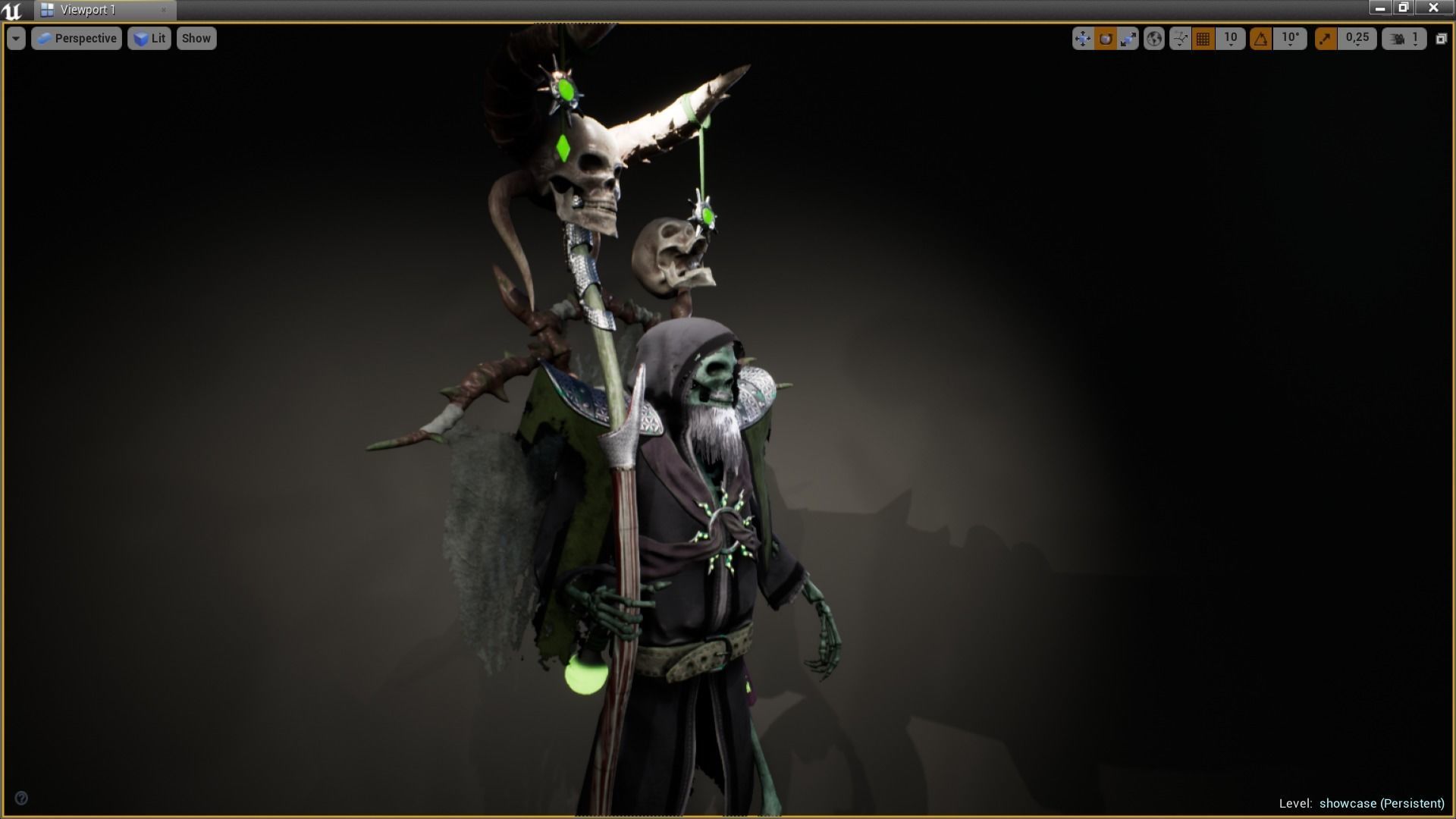Open the Perspective view mode selector

pyautogui.click(x=76, y=38)
